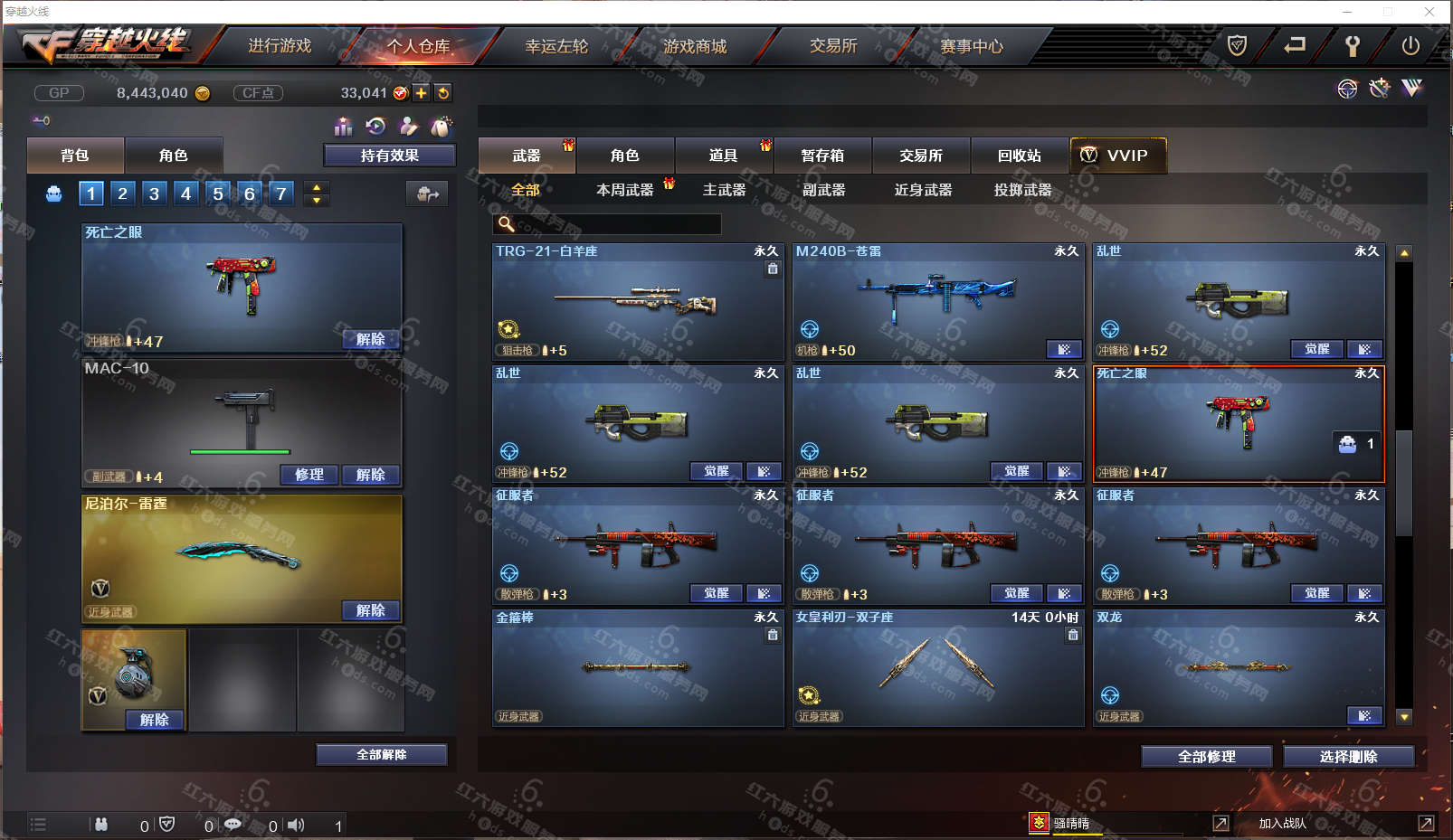The width and height of the screenshot is (1453, 840).
Task: Select backpack number 3
Action: coord(154,193)
